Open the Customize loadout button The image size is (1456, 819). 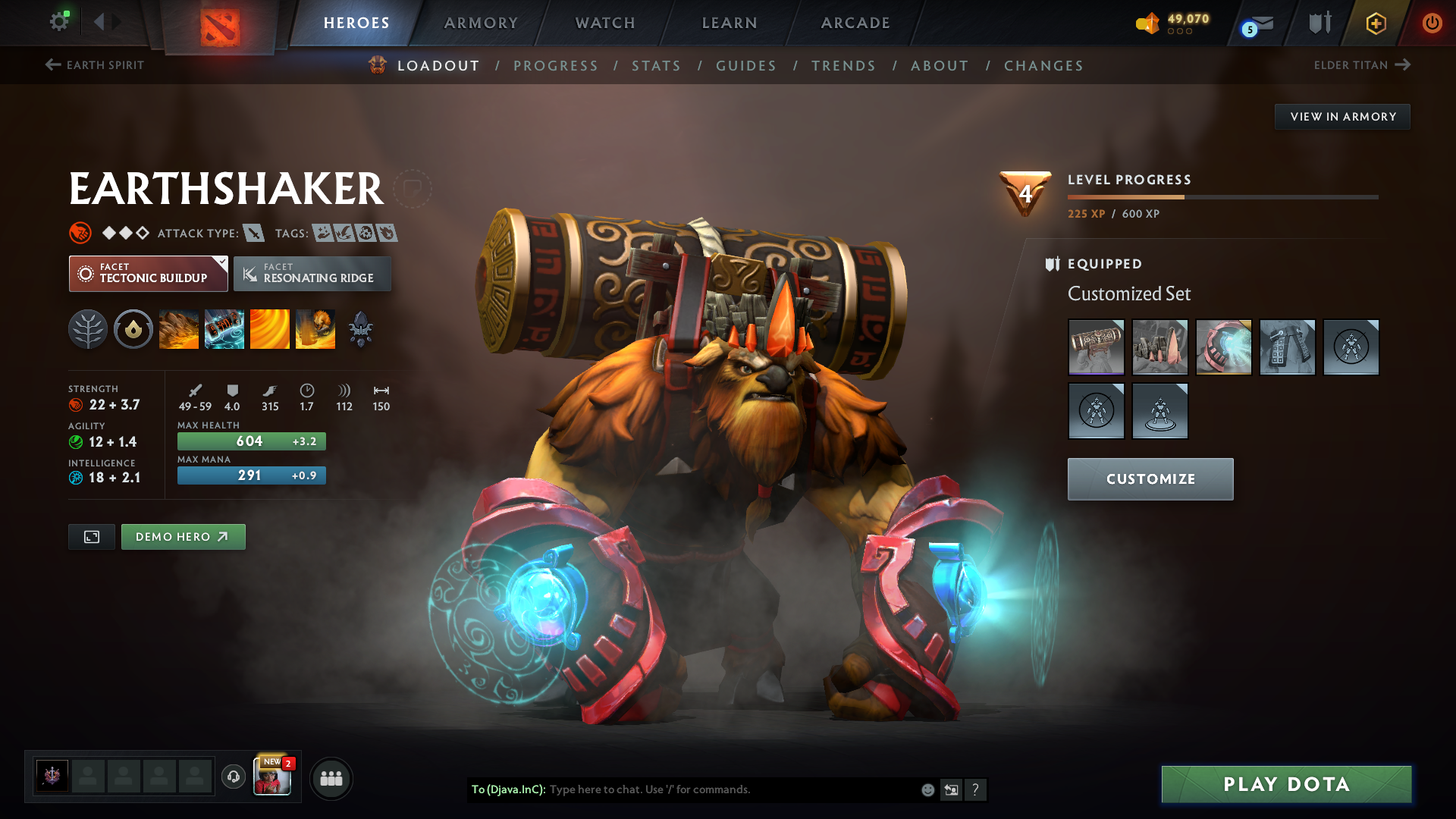pyautogui.click(x=1150, y=479)
